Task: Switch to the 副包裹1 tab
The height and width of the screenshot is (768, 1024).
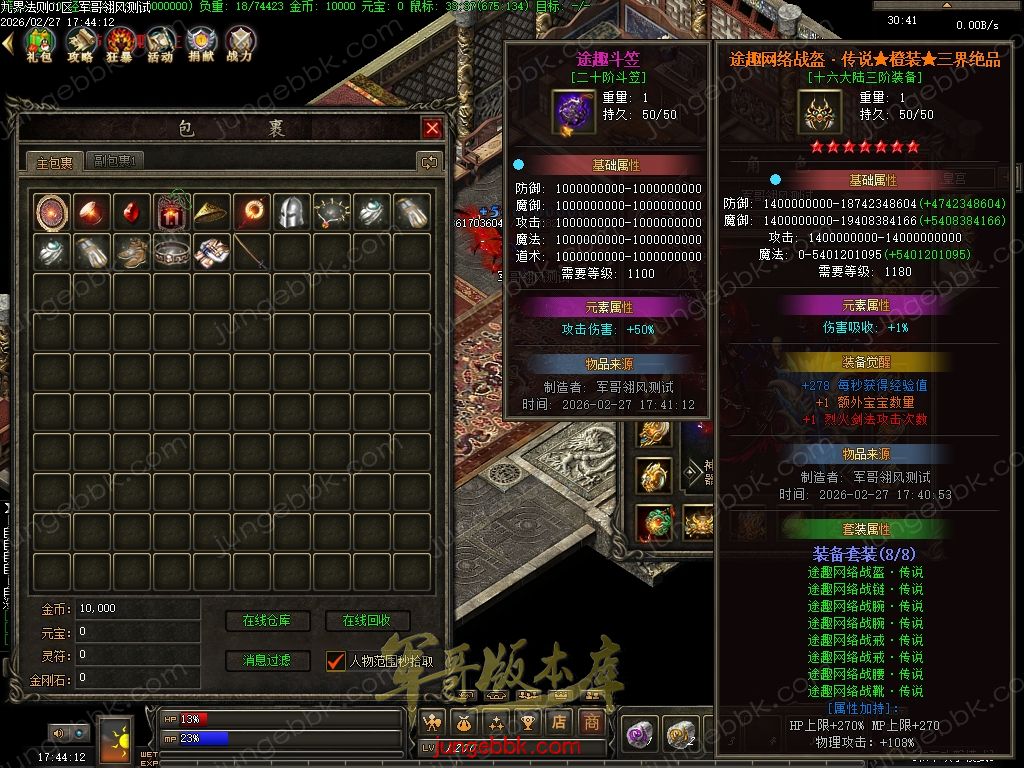Action: pyautogui.click(x=117, y=161)
